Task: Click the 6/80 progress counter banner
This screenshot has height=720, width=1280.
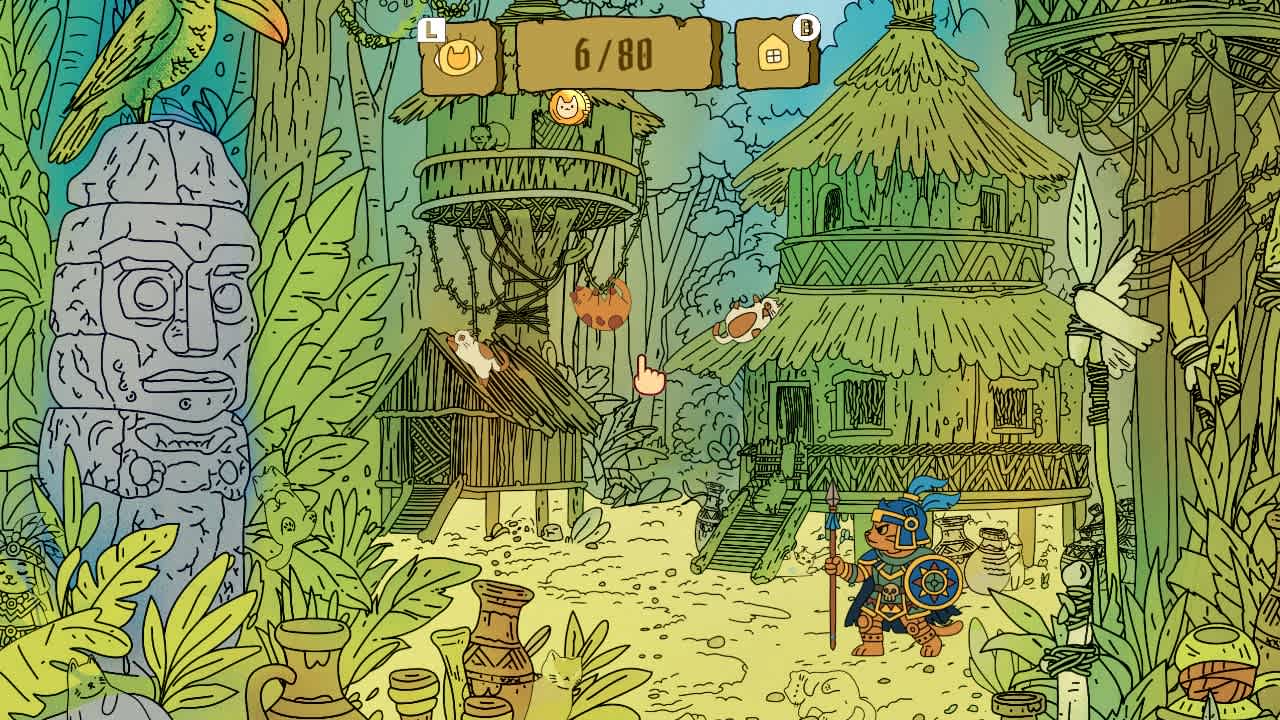Action: [x=615, y=55]
